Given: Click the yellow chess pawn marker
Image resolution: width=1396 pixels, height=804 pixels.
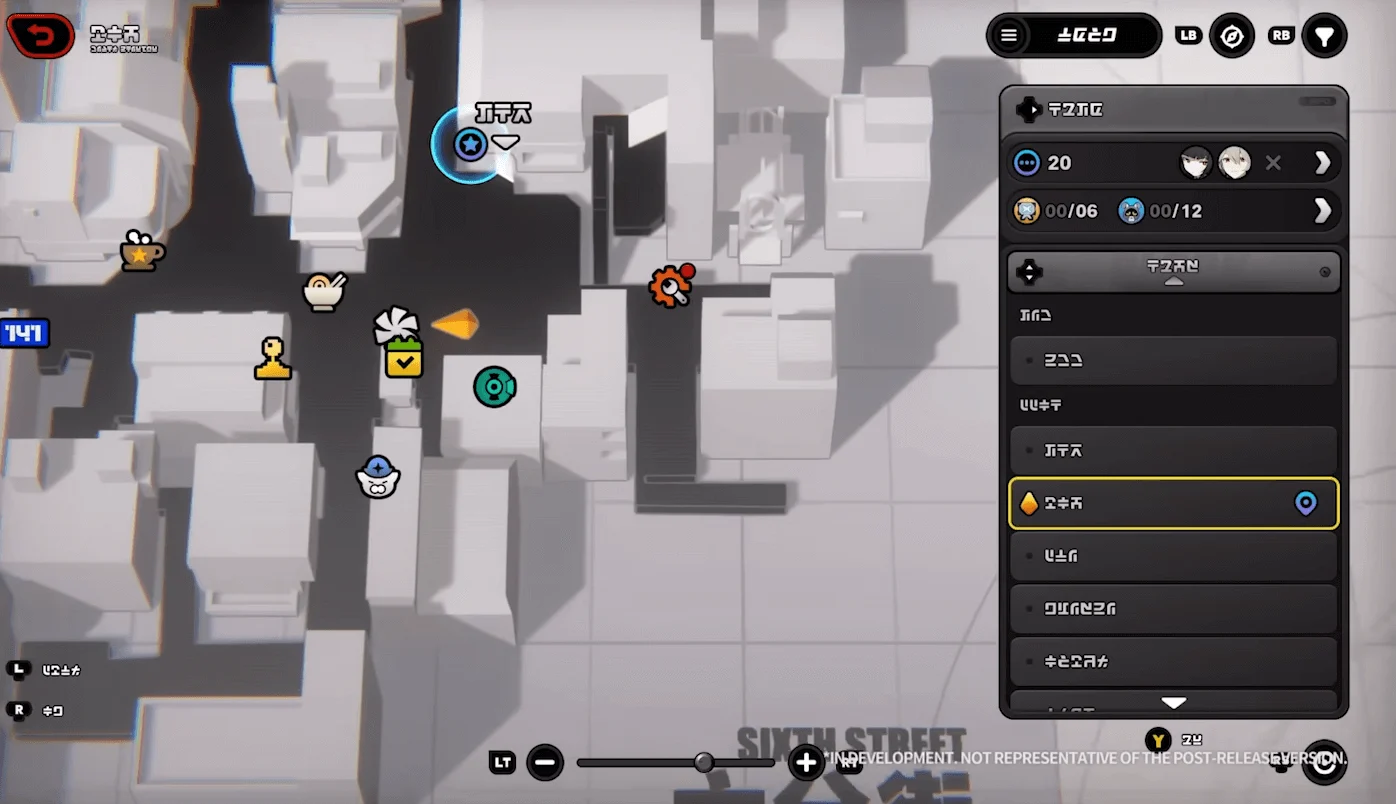Looking at the screenshot, I should click(x=272, y=359).
